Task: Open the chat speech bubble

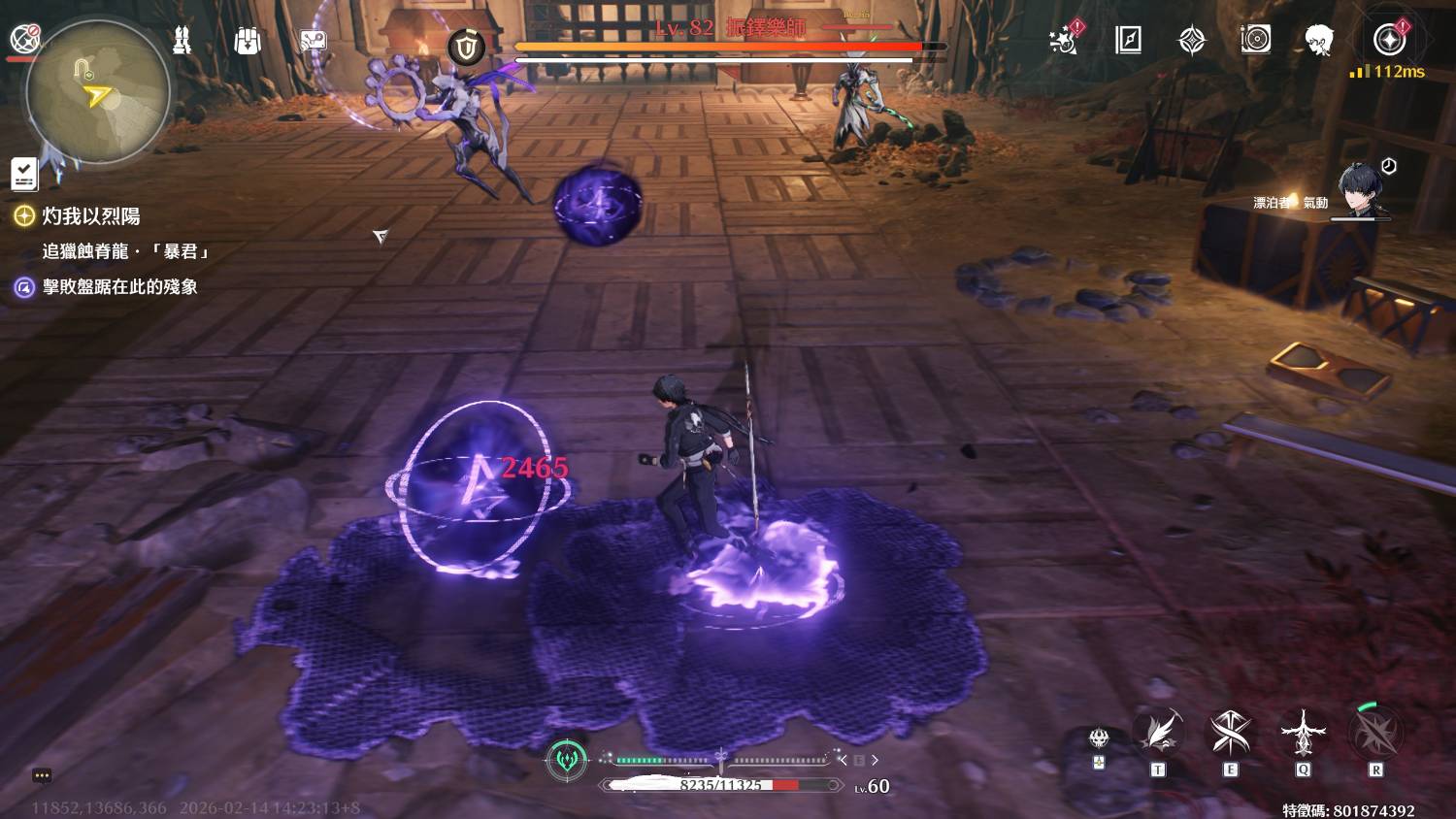Action: tap(42, 775)
